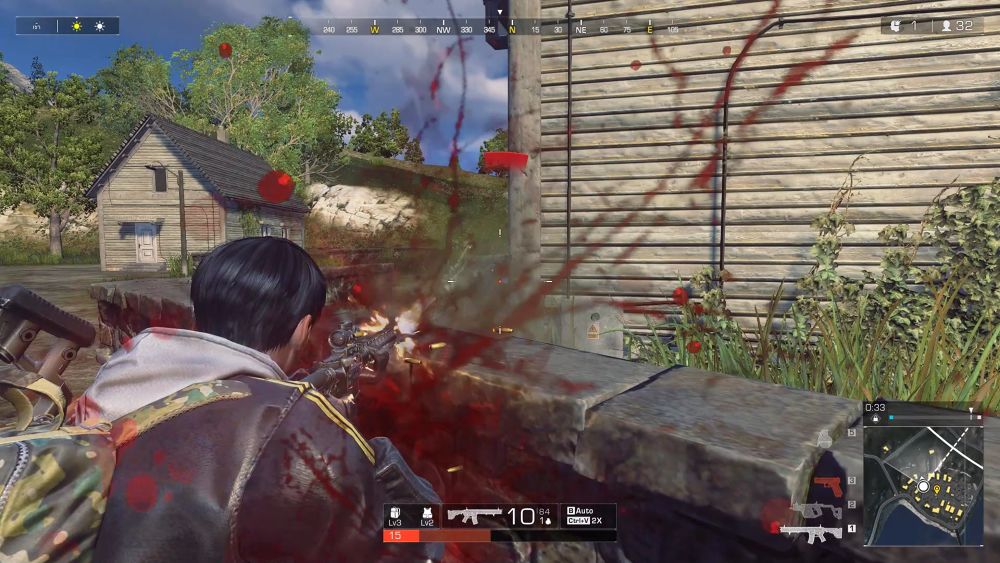Click the compass heading bar
Viewport: 1000px width, 563px height.
click(x=500, y=30)
